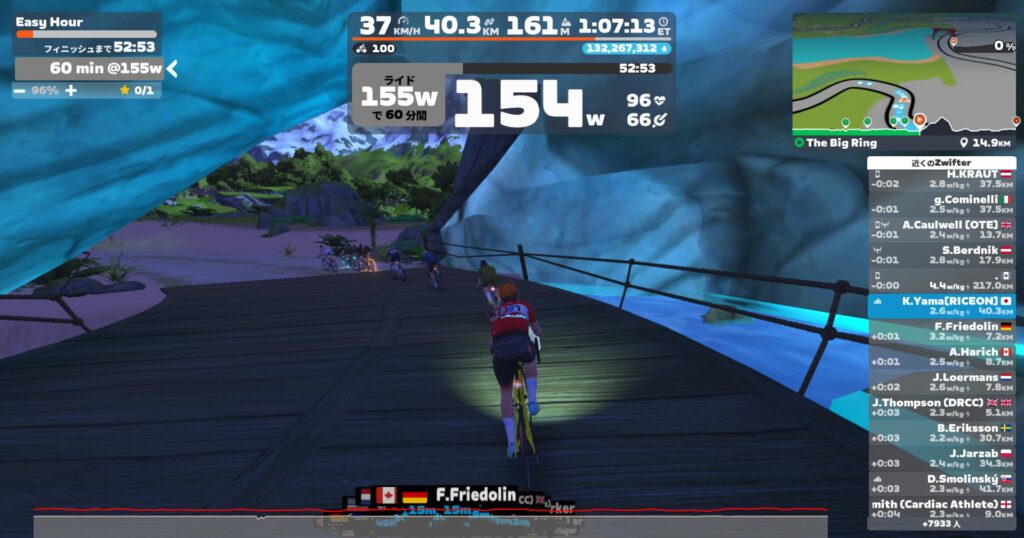Select A.Caulwell [OTE] in the rider list
Viewport: 1024px width, 538px height.
[x=941, y=229]
